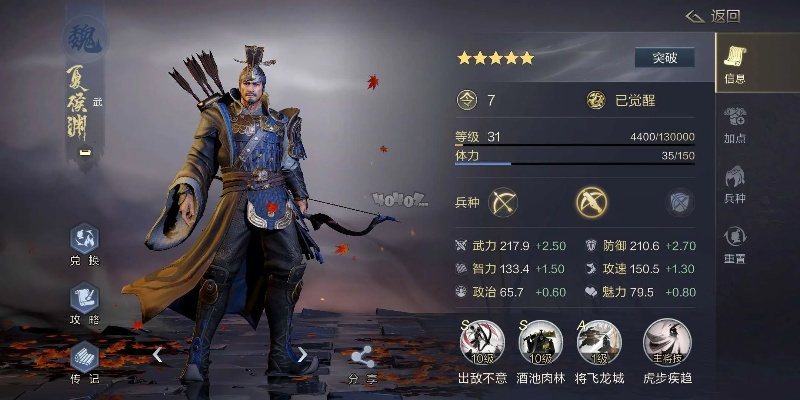
Task: Open the 重置 reset tab
Action: pyautogui.click(x=735, y=243)
